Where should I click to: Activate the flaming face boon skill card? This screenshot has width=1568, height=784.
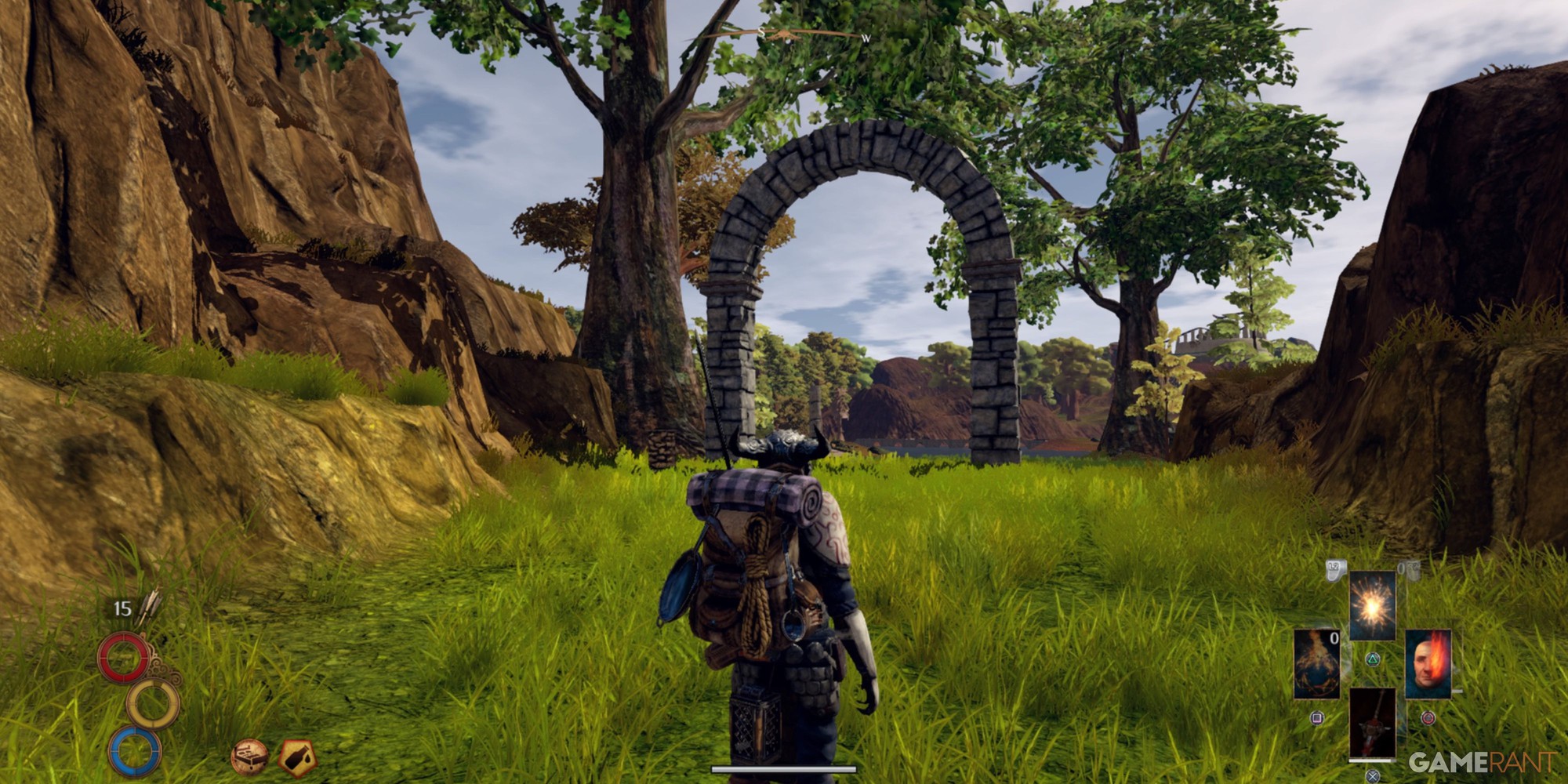[1428, 664]
